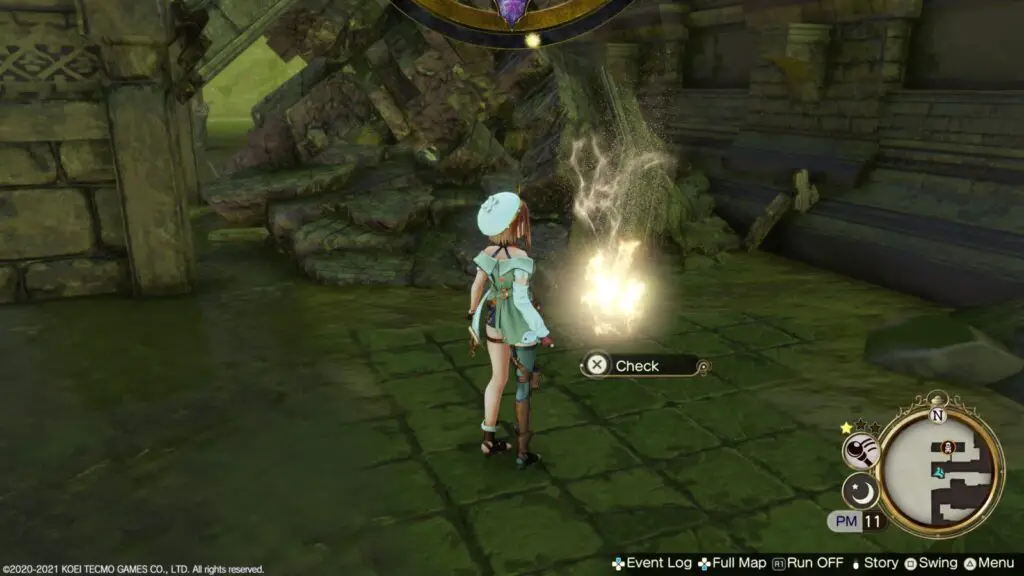Click the crescent moon time-of-day icon
The image size is (1024, 576).
[x=859, y=490]
